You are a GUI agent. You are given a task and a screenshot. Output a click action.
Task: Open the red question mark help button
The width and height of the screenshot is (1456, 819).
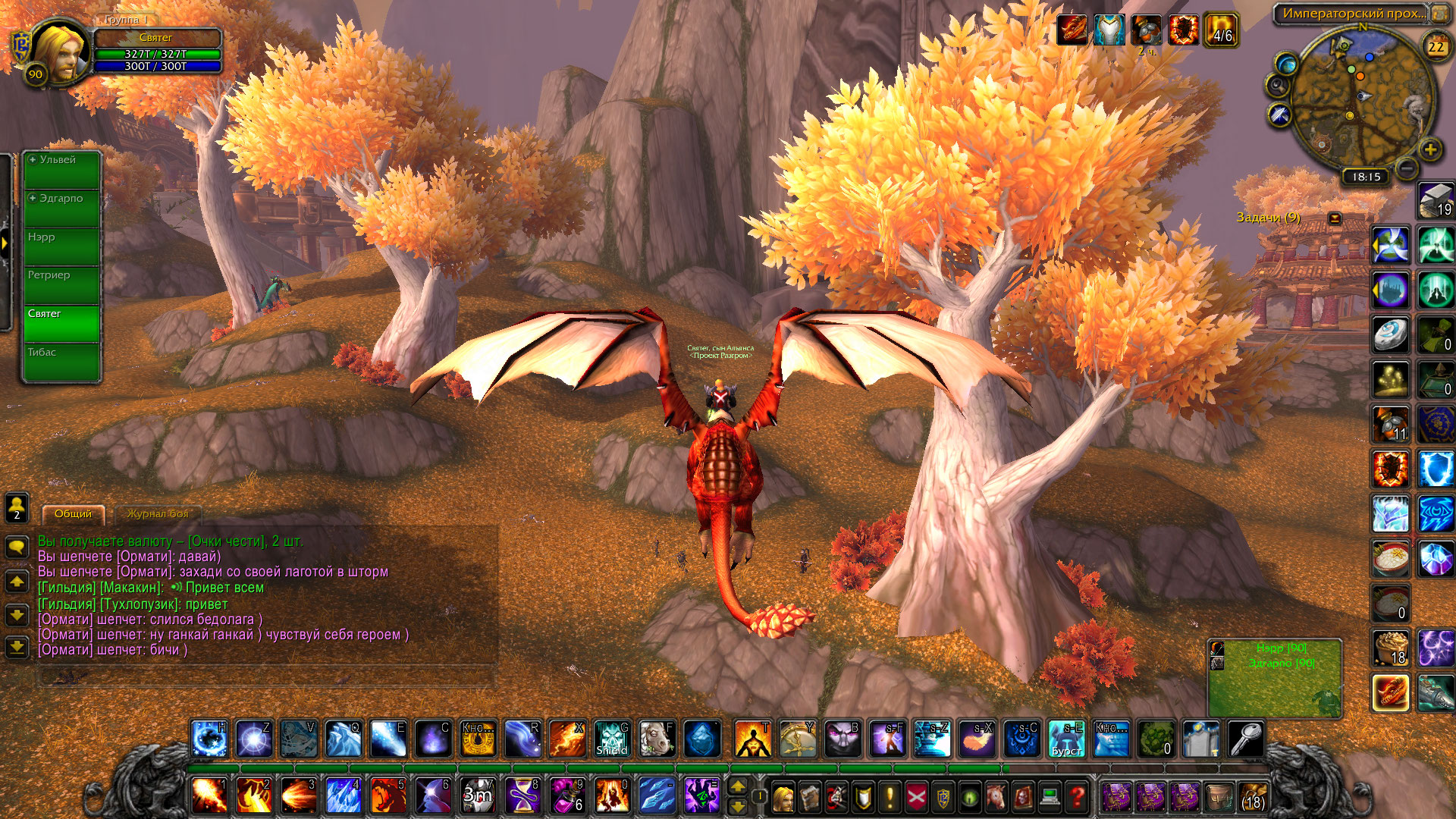[x=1076, y=797]
